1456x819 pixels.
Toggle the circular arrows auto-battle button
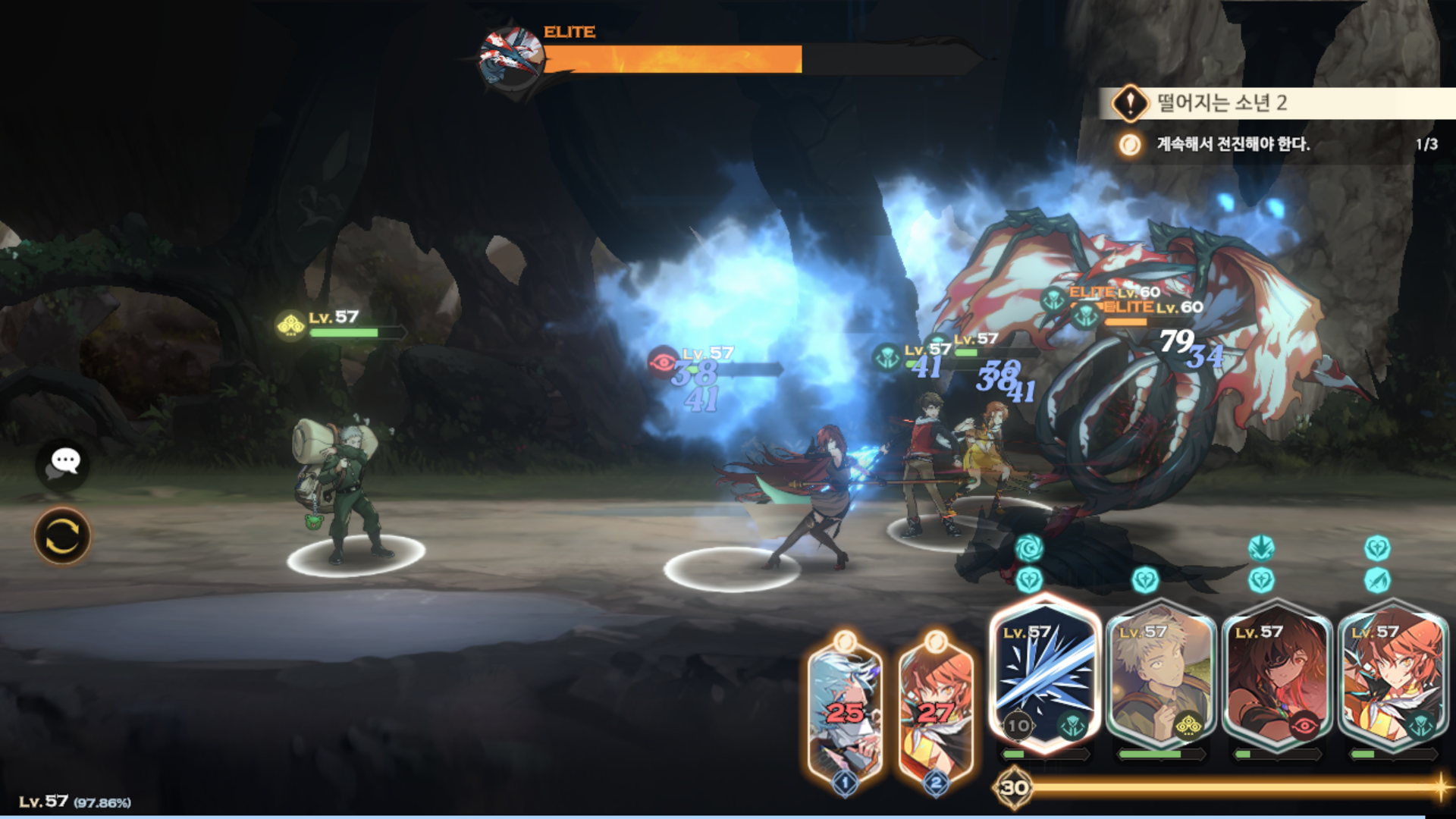[x=62, y=536]
